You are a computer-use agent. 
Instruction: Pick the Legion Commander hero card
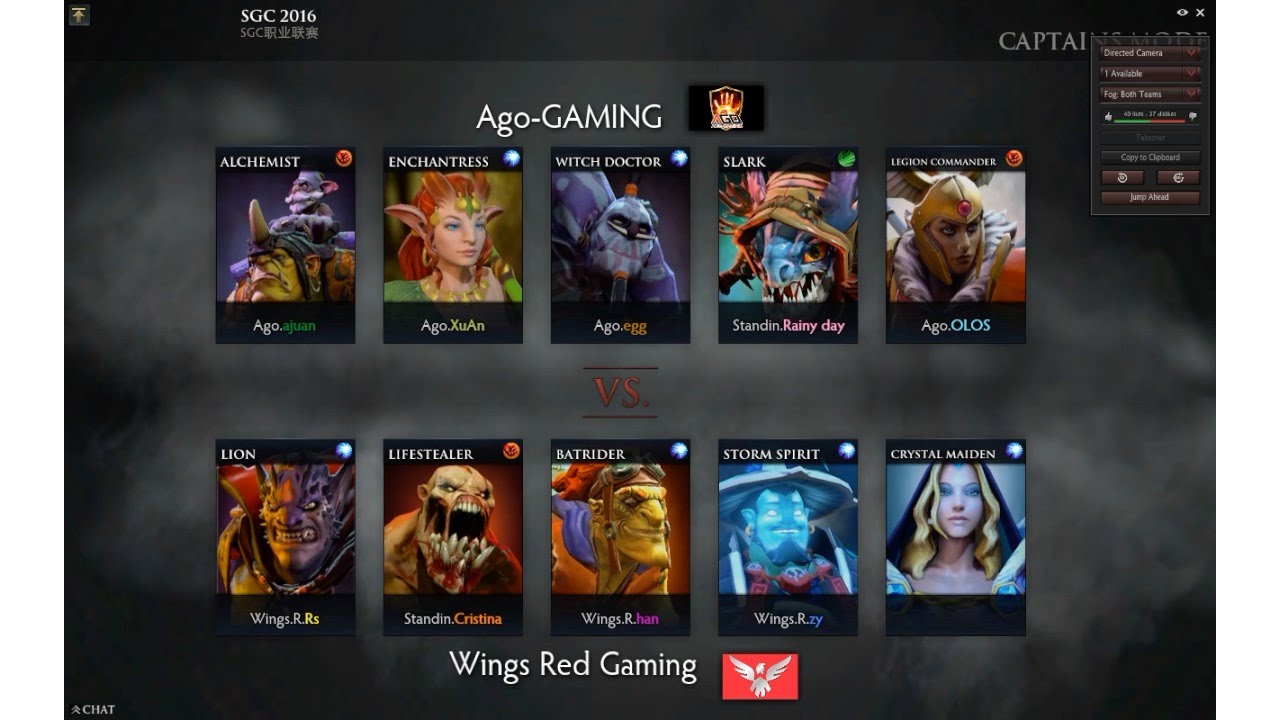pos(956,246)
